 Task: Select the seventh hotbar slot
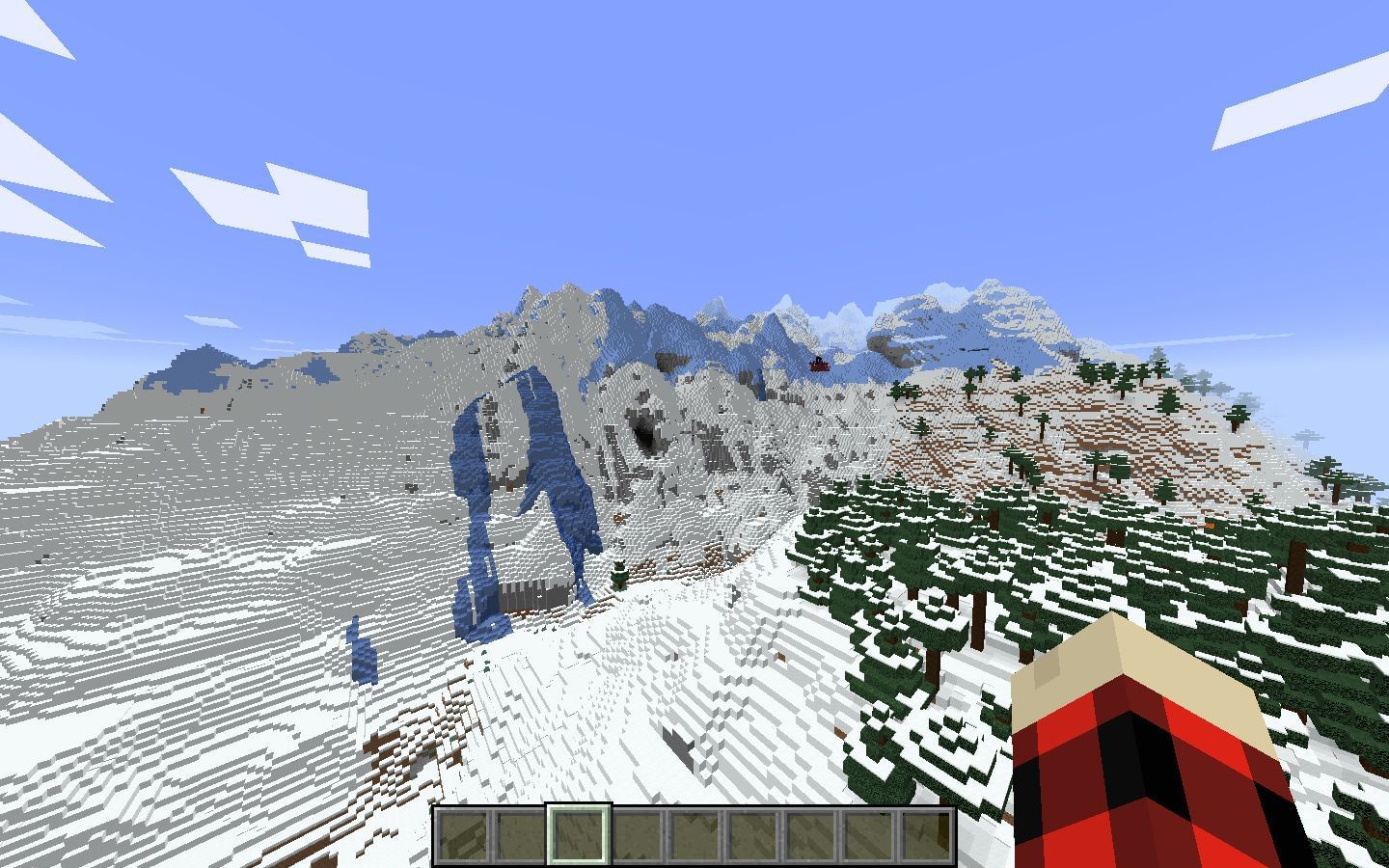click(x=810, y=835)
